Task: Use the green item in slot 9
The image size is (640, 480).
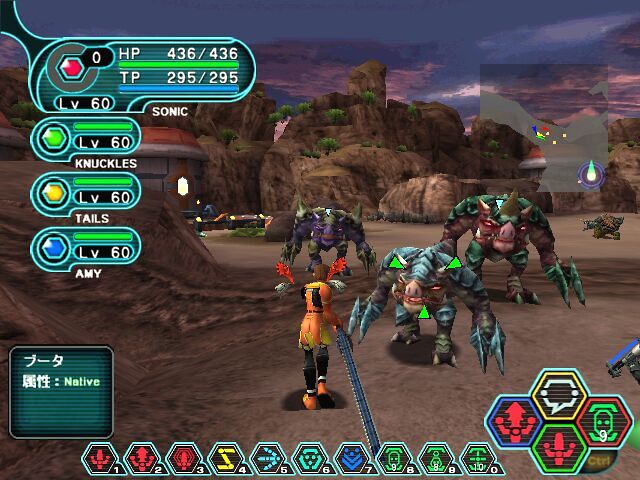Action: click(x=436, y=459)
